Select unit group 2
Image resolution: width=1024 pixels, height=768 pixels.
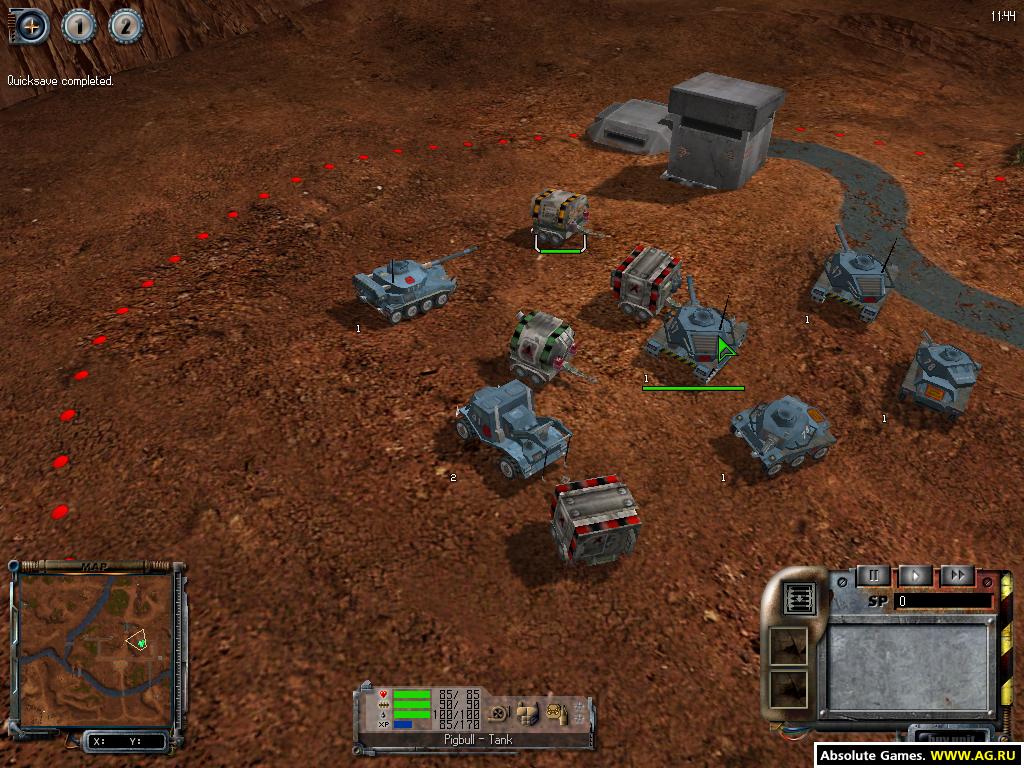point(126,26)
